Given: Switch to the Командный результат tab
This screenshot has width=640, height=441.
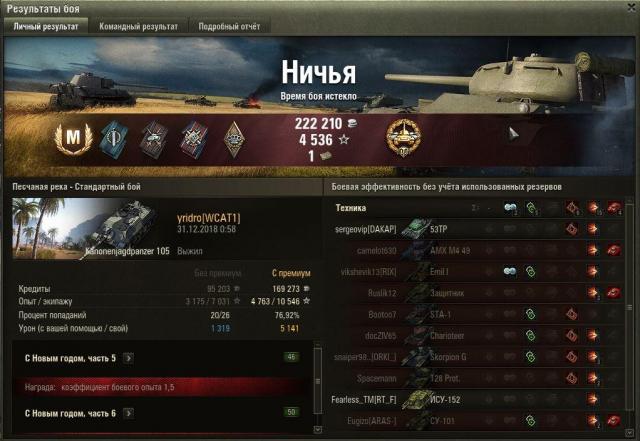Looking at the screenshot, I should [140, 26].
